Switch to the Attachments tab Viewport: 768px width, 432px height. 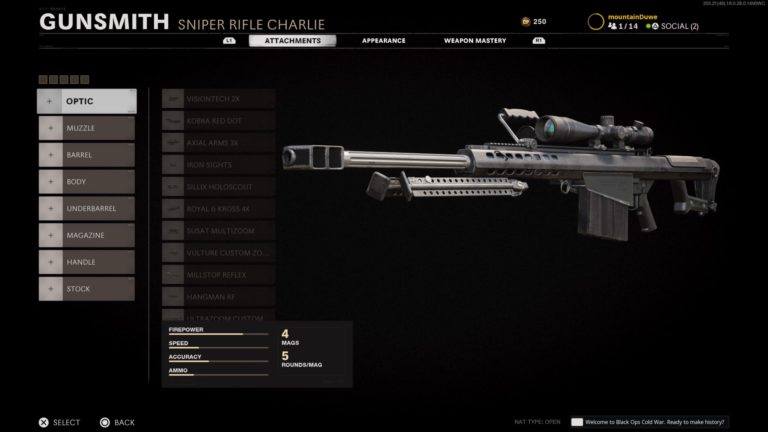coord(292,40)
